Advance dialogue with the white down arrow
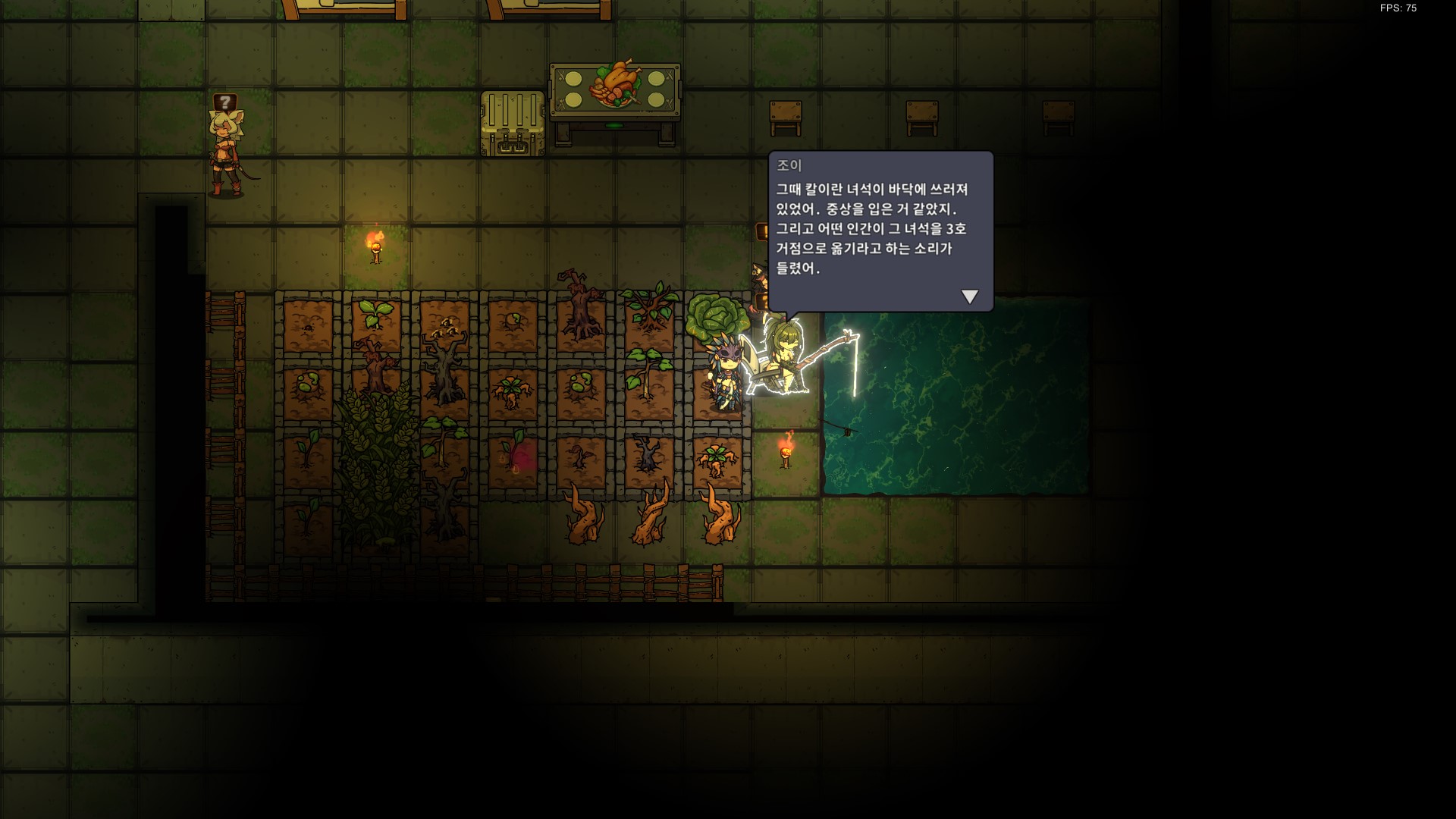Viewport: 1456px width, 819px height. [969, 297]
